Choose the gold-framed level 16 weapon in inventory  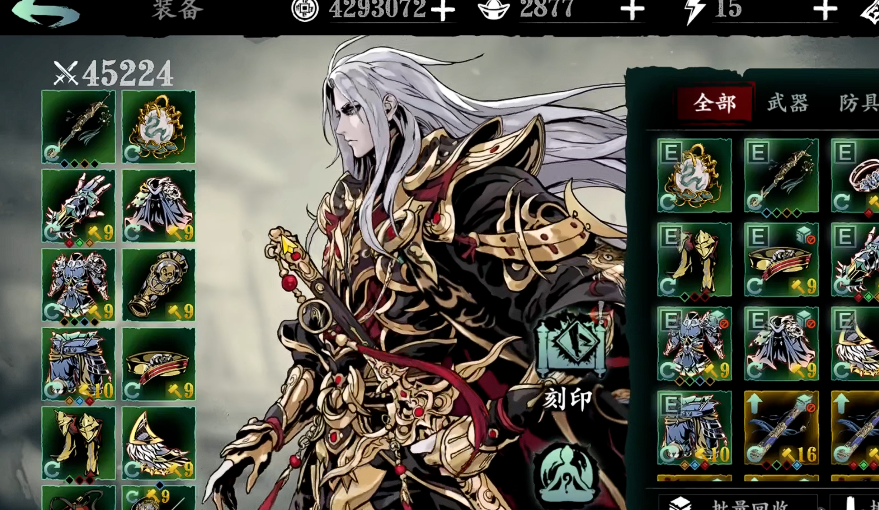point(781,428)
